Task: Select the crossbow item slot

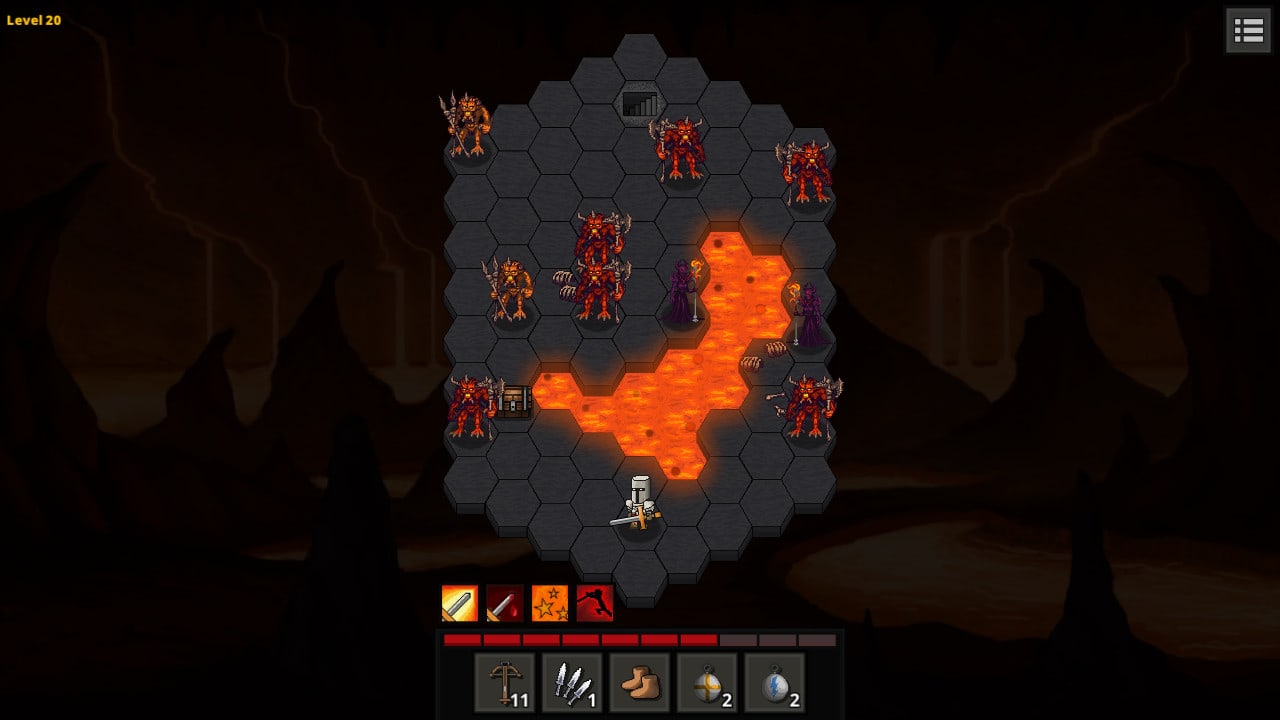Action: (x=504, y=683)
